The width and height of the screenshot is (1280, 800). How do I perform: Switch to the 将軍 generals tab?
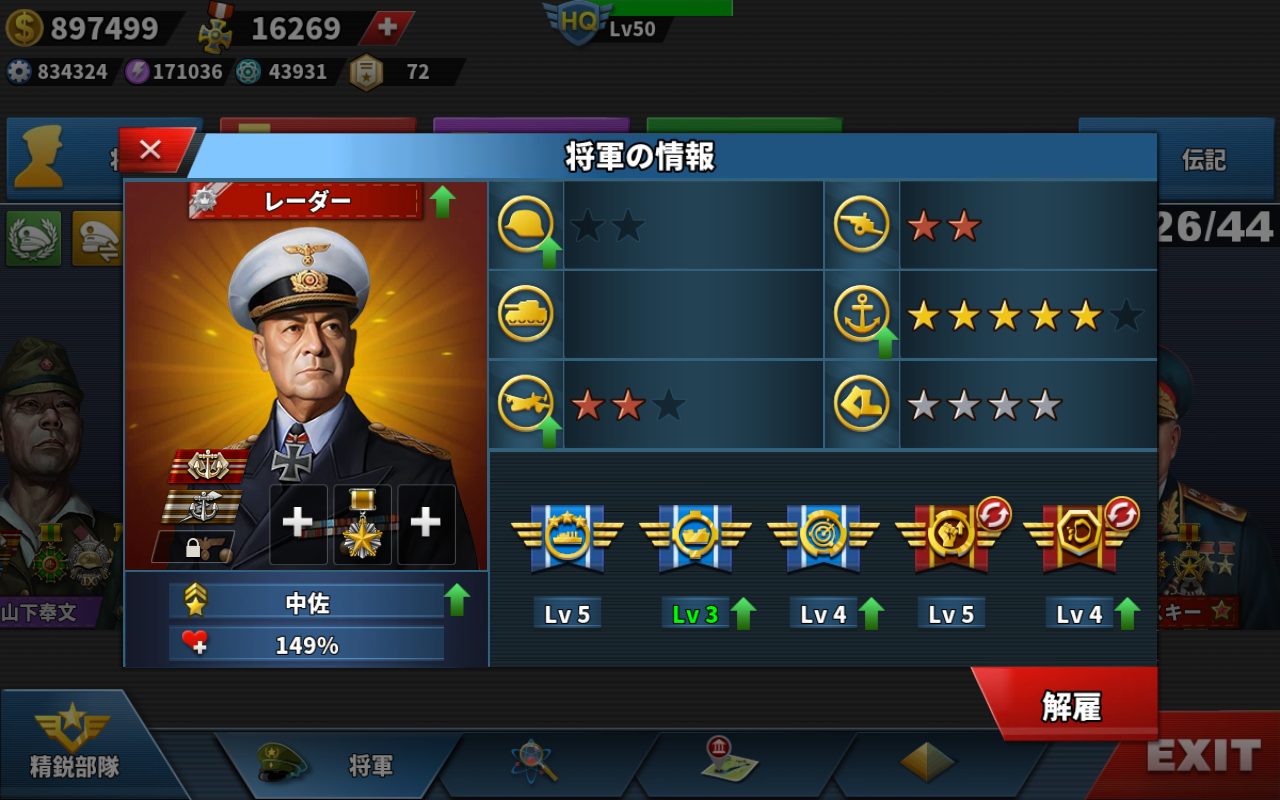pos(340,765)
